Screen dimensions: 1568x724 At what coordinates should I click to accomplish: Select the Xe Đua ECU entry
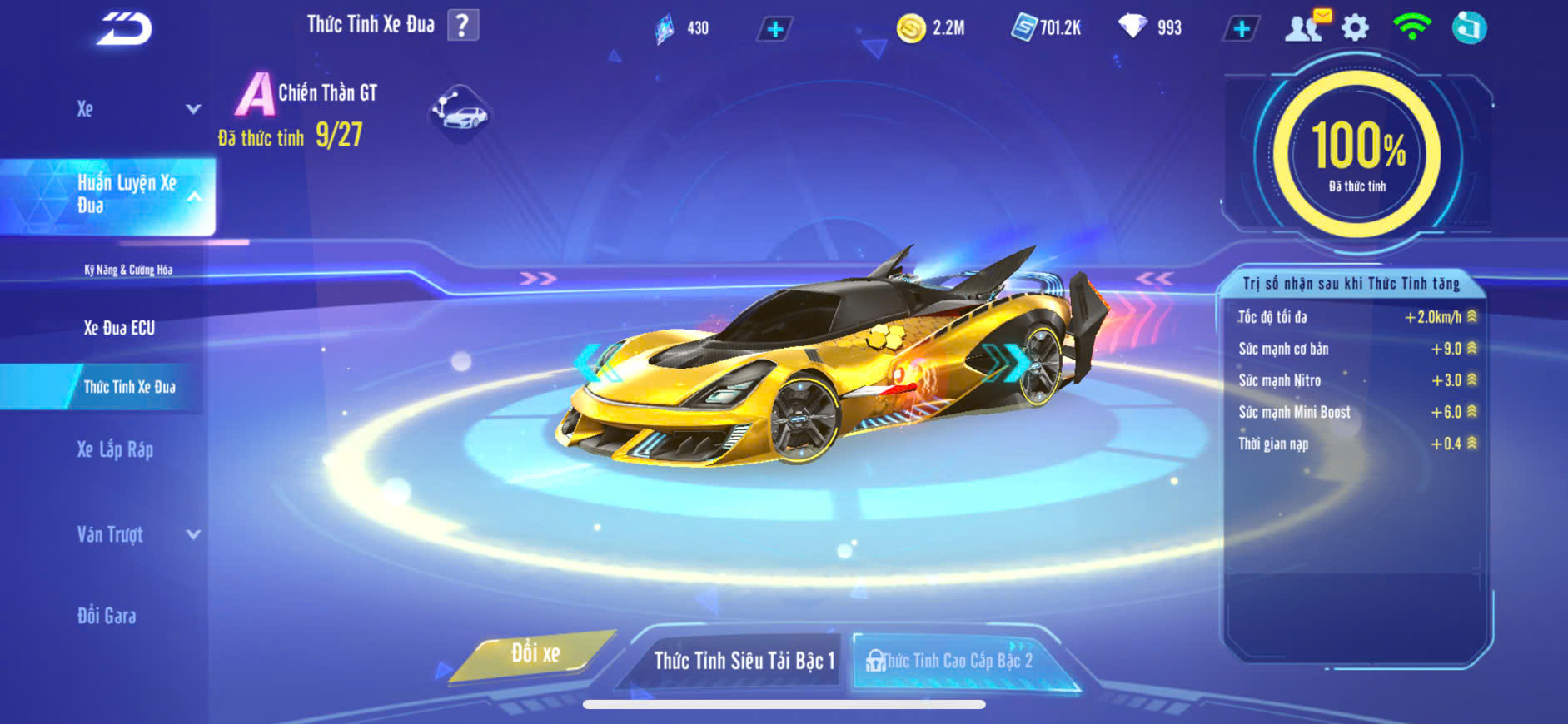119,328
